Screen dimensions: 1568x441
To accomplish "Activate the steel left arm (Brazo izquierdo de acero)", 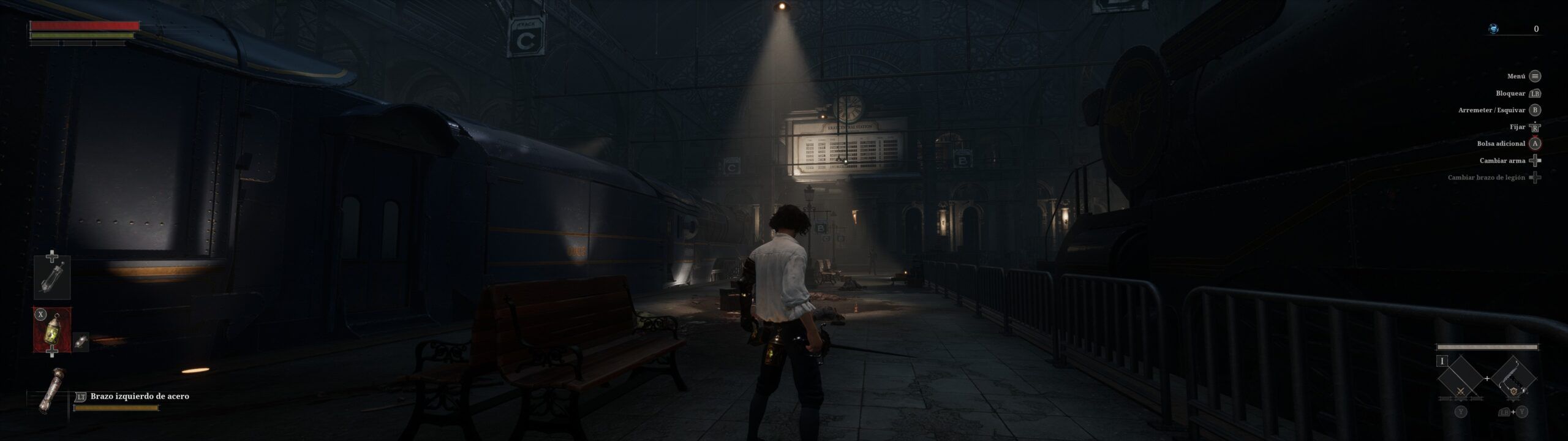I will tap(51, 390).
